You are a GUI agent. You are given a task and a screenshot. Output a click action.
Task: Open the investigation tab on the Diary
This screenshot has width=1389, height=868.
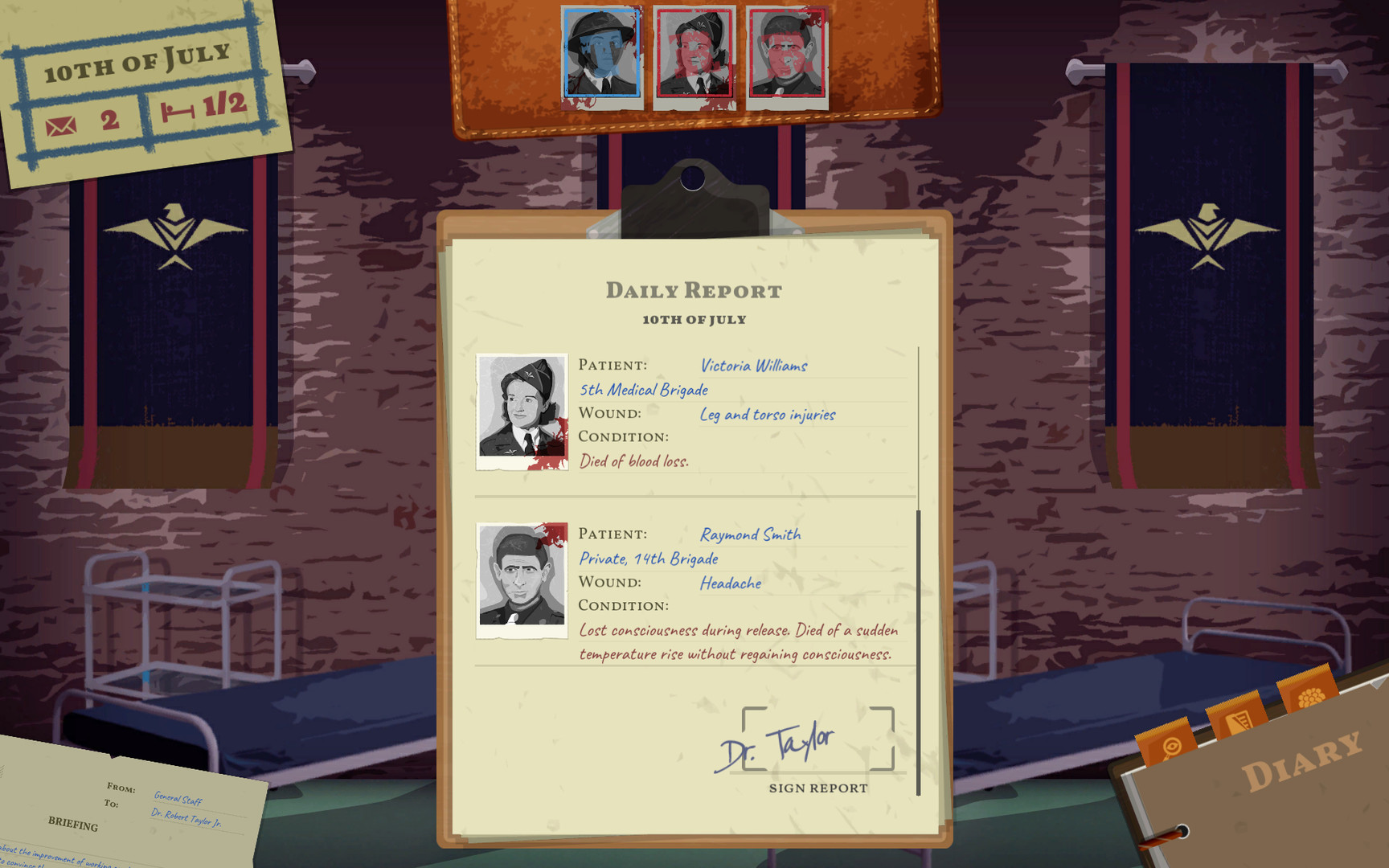pos(1171,747)
